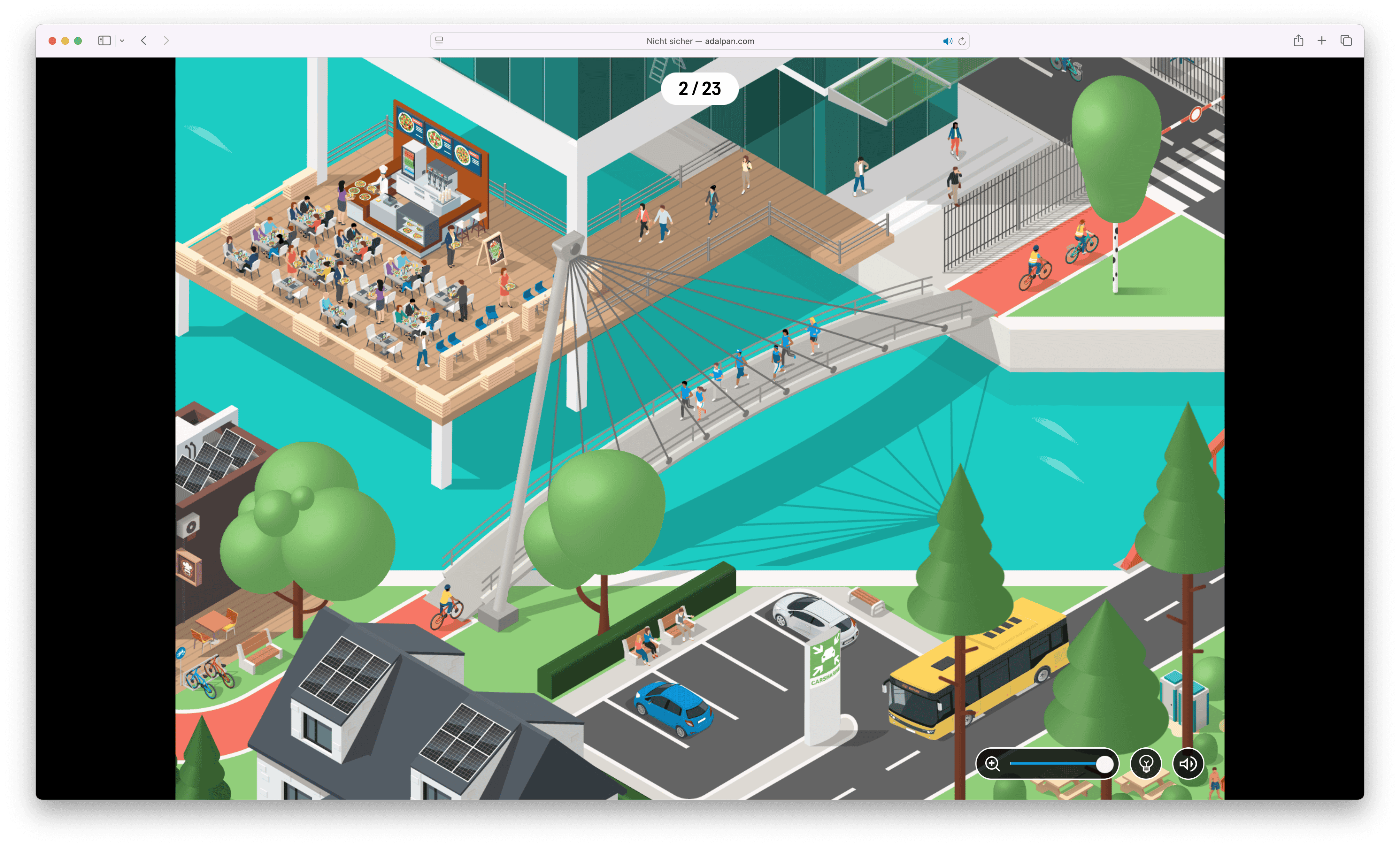
Task: Show the browser tab overview
Action: coord(1346,40)
